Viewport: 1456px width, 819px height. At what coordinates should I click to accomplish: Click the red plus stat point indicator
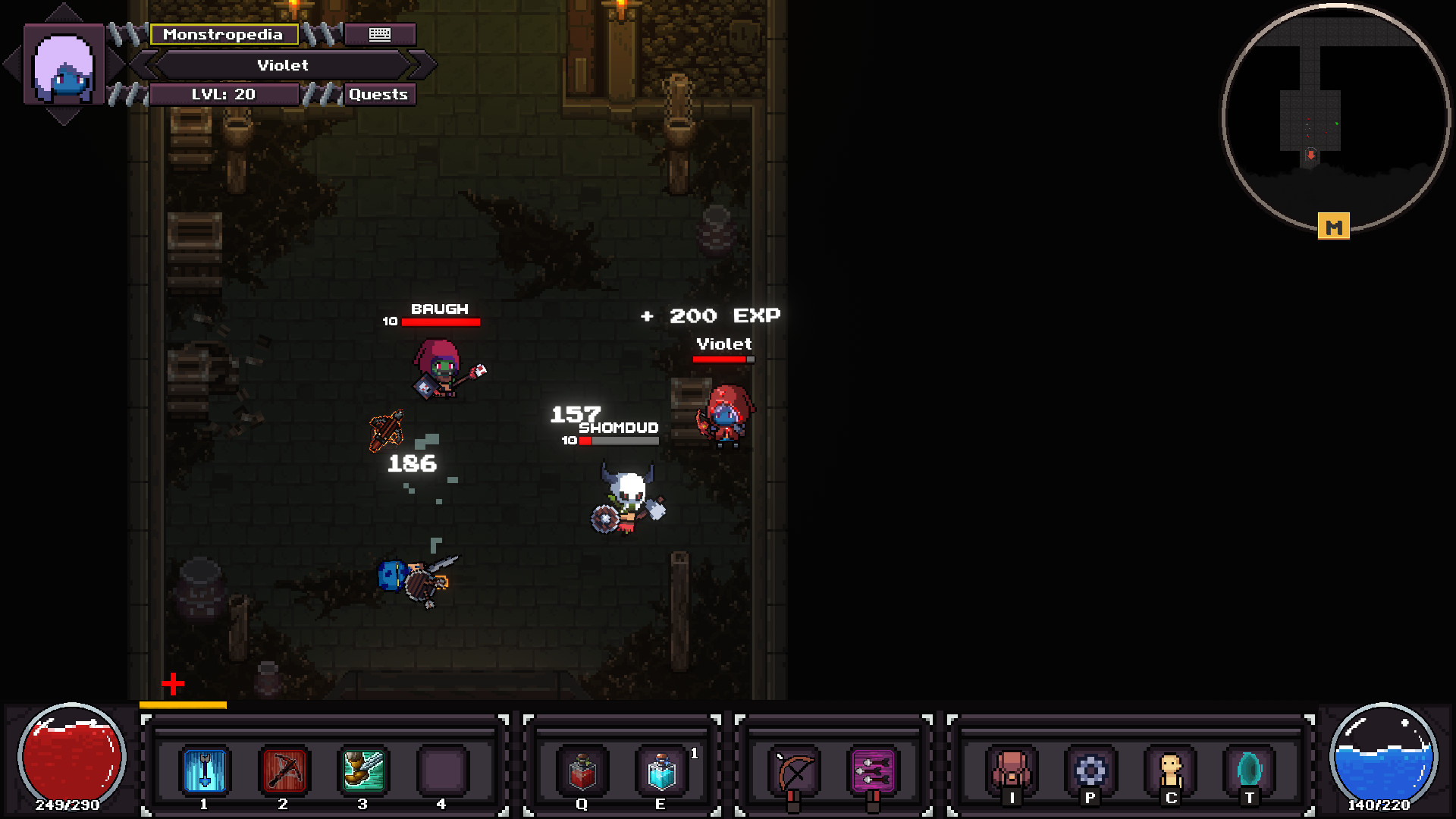[x=174, y=685]
